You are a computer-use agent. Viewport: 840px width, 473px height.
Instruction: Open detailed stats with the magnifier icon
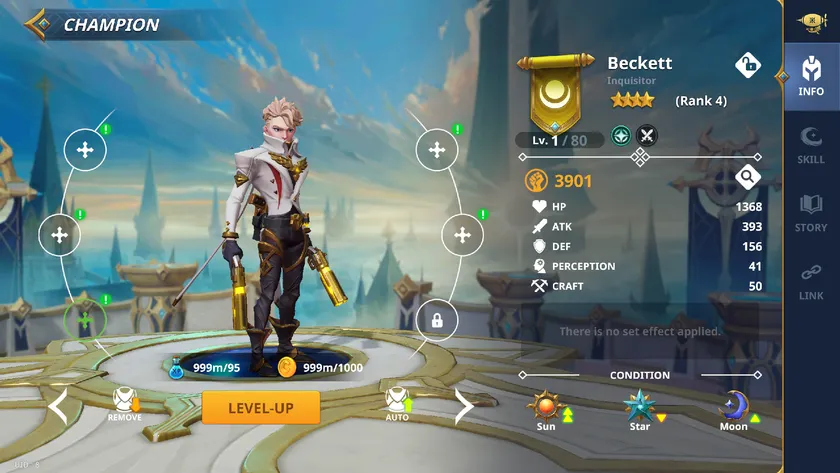(747, 178)
